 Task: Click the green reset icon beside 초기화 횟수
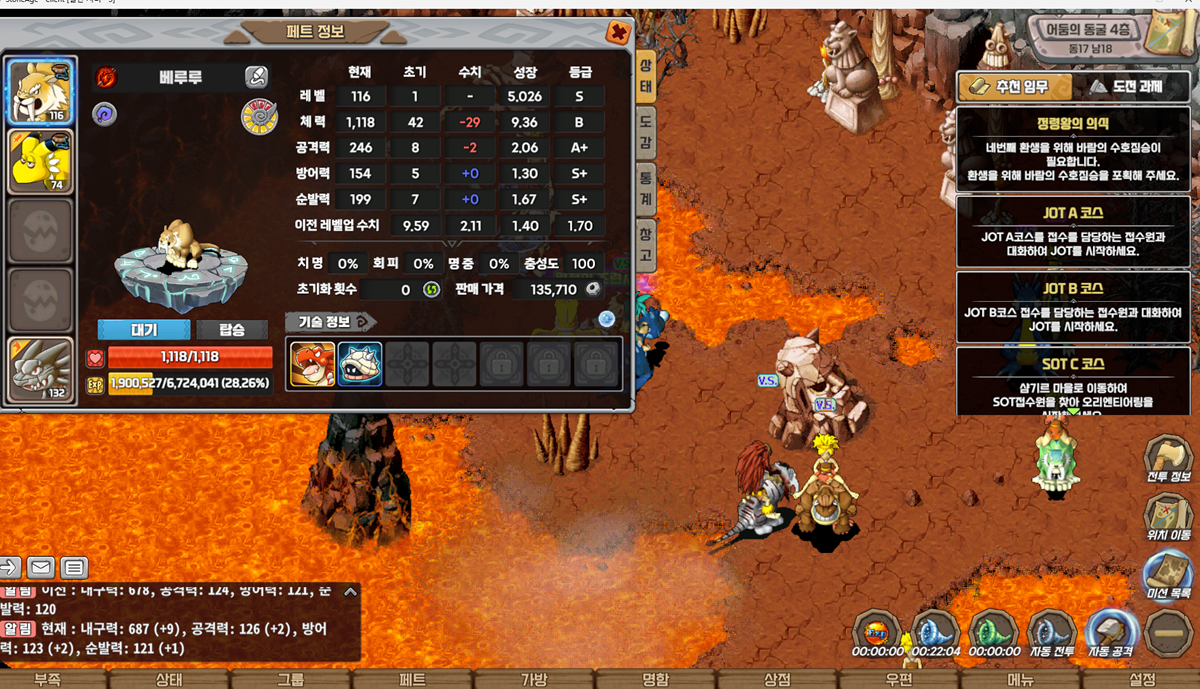[x=432, y=290]
